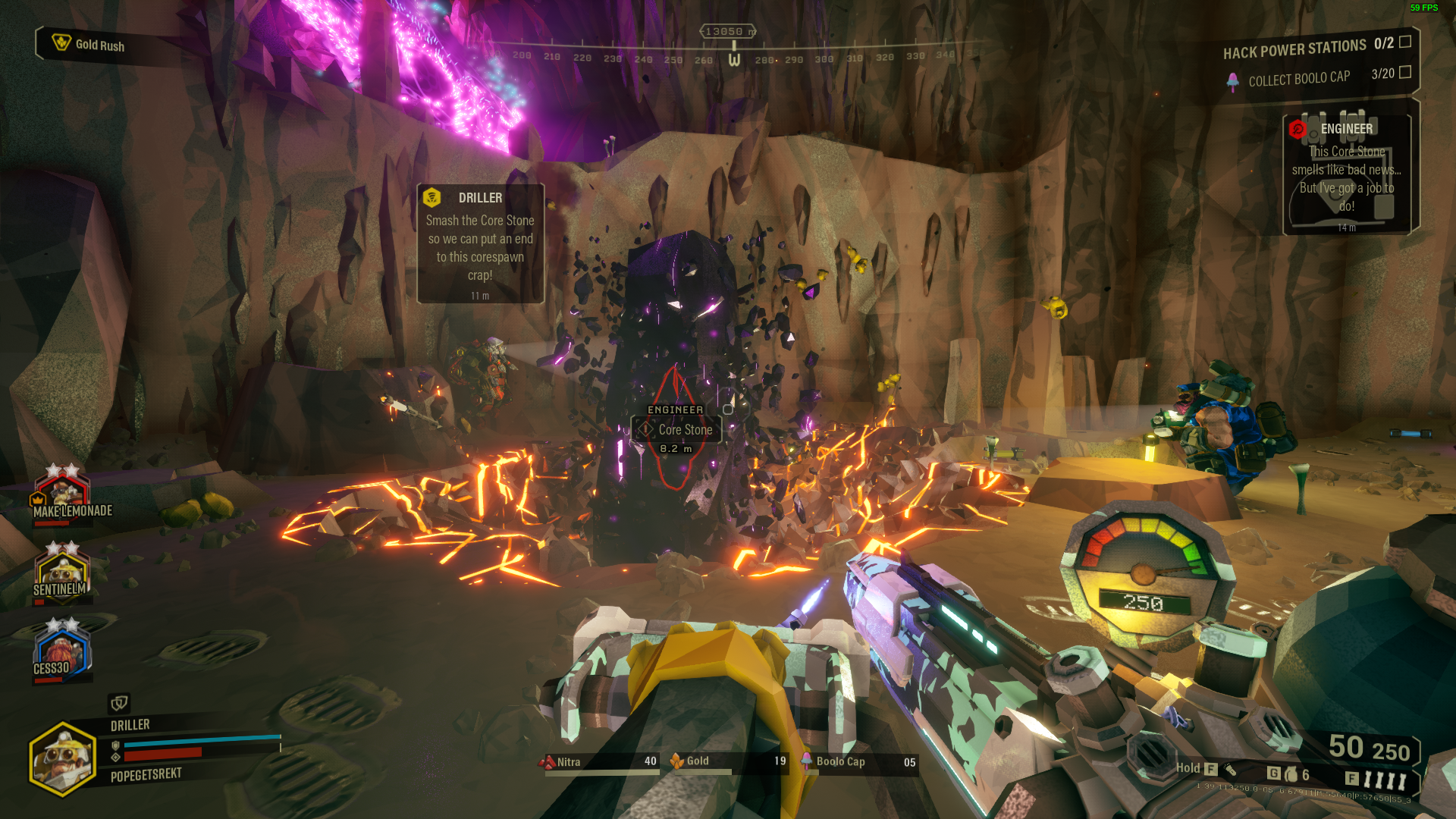The height and width of the screenshot is (819, 1456).
Task: Select the Nitra resource counter
Action: [x=598, y=761]
